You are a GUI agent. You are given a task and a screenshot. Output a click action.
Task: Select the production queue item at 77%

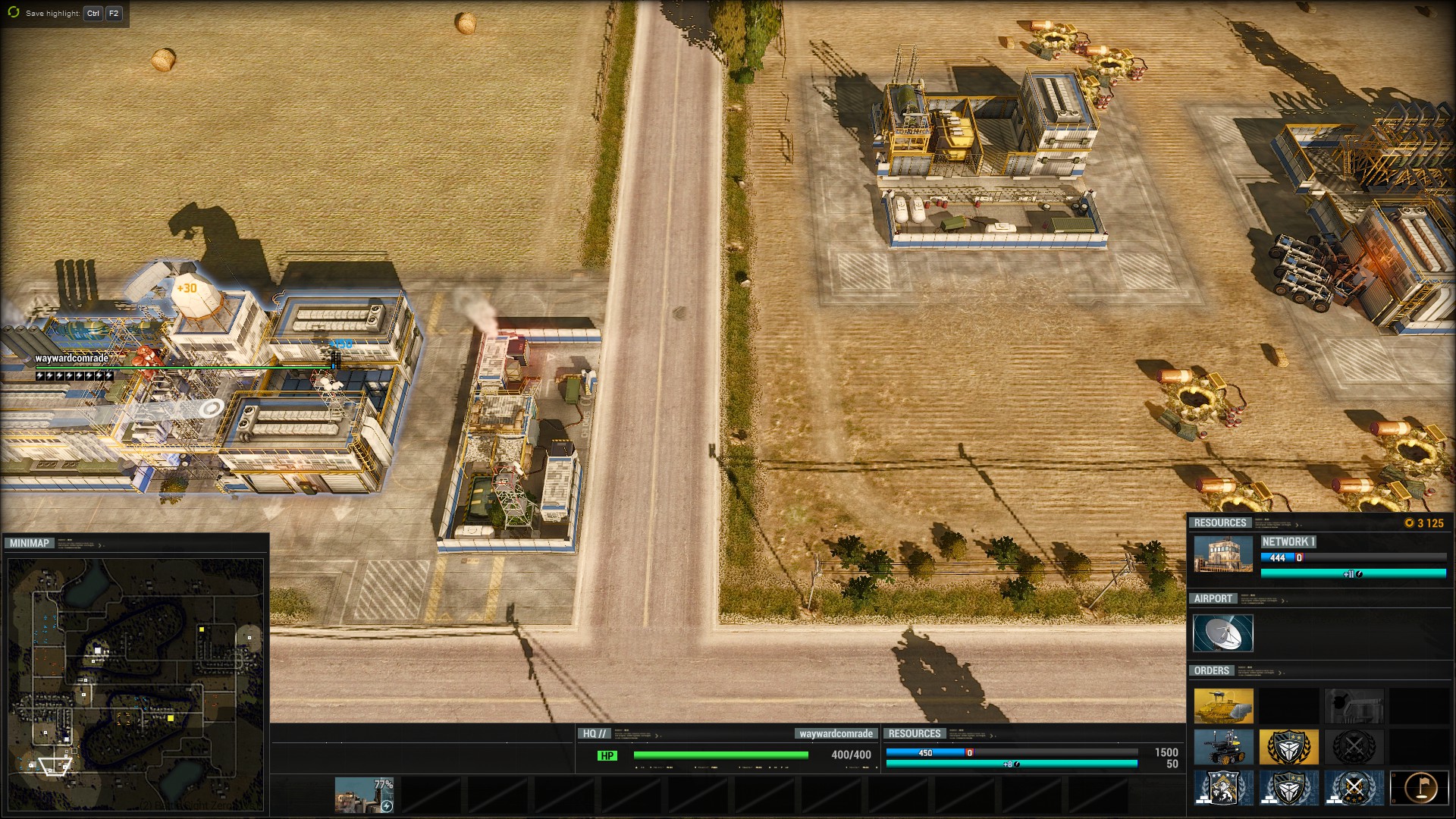click(x=365, y=794)
